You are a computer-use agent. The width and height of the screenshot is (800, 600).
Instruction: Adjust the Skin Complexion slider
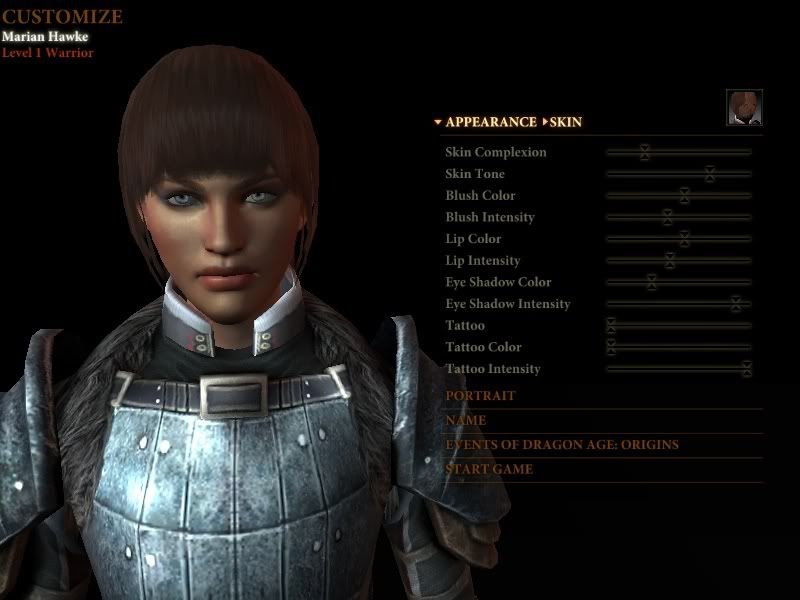[x=645, y=152]
